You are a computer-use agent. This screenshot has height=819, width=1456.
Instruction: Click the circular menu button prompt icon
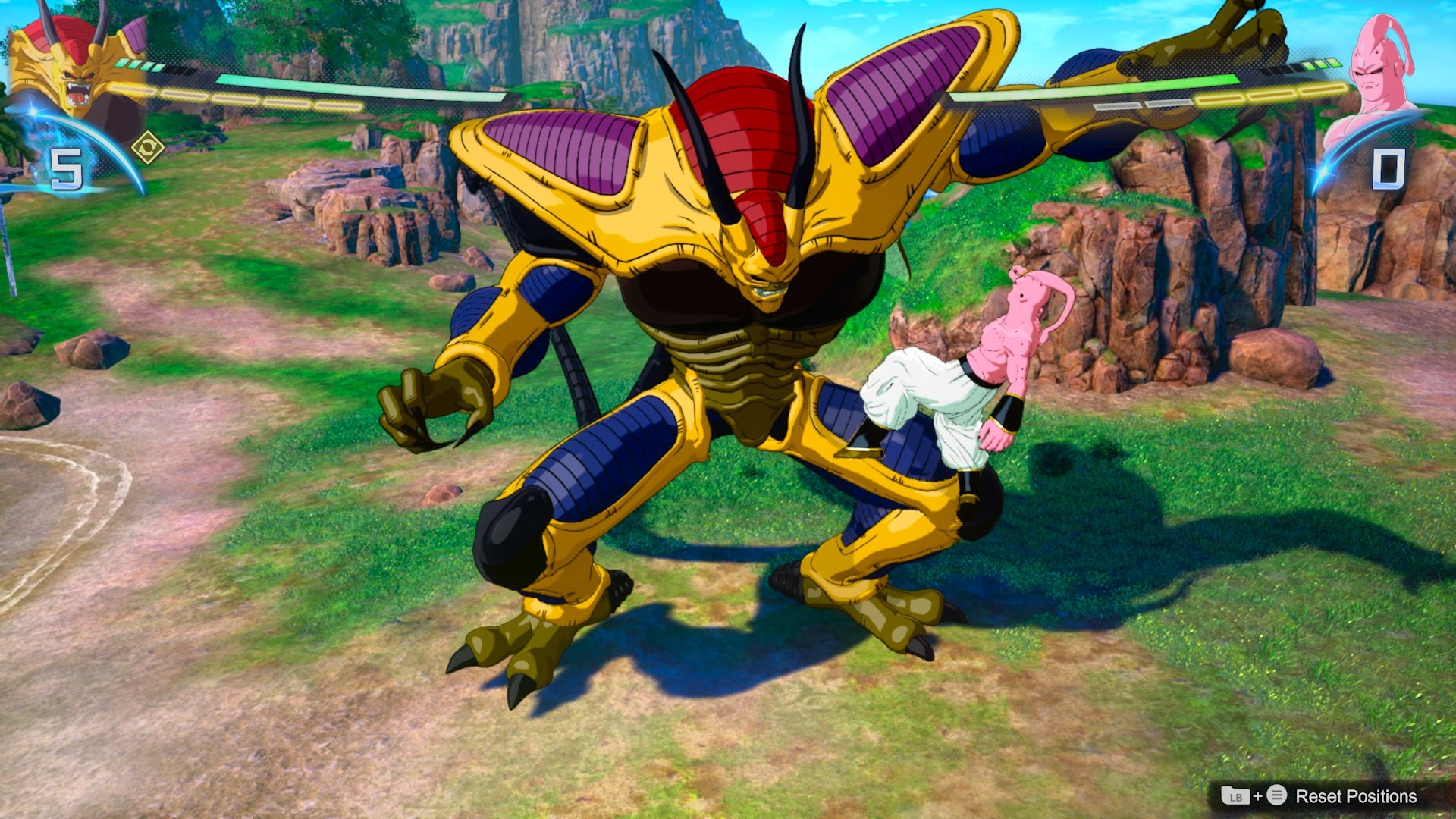[x=1278, y=796]
